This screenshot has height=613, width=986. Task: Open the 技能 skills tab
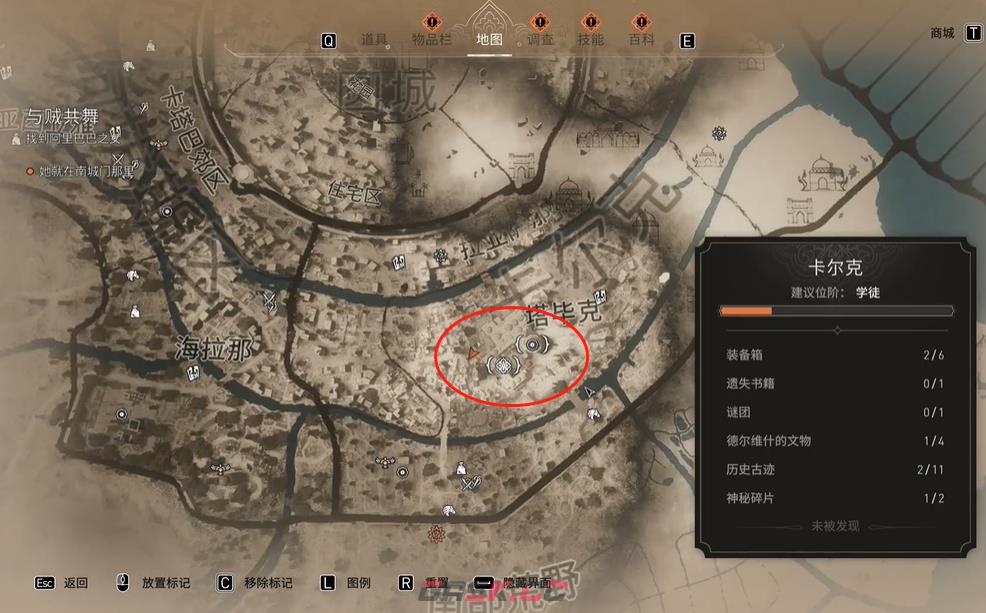point(590,40)
